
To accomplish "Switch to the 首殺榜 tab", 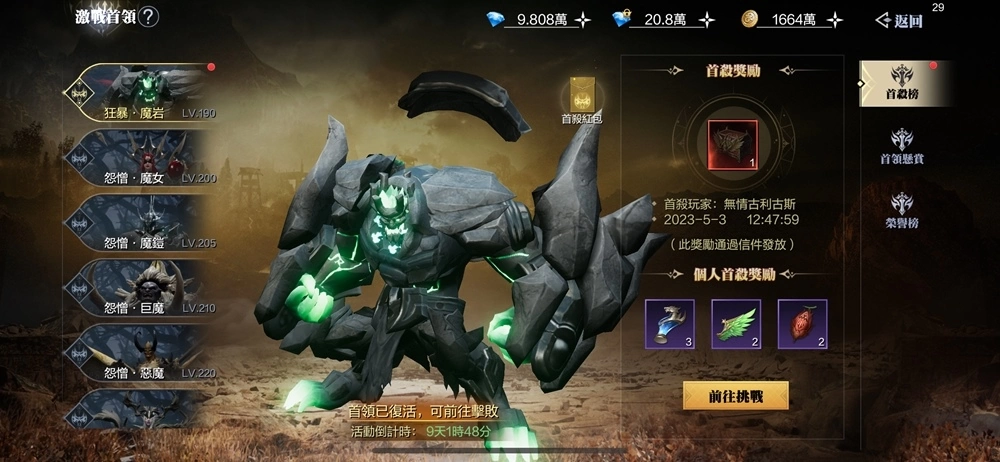I will 901,83.
